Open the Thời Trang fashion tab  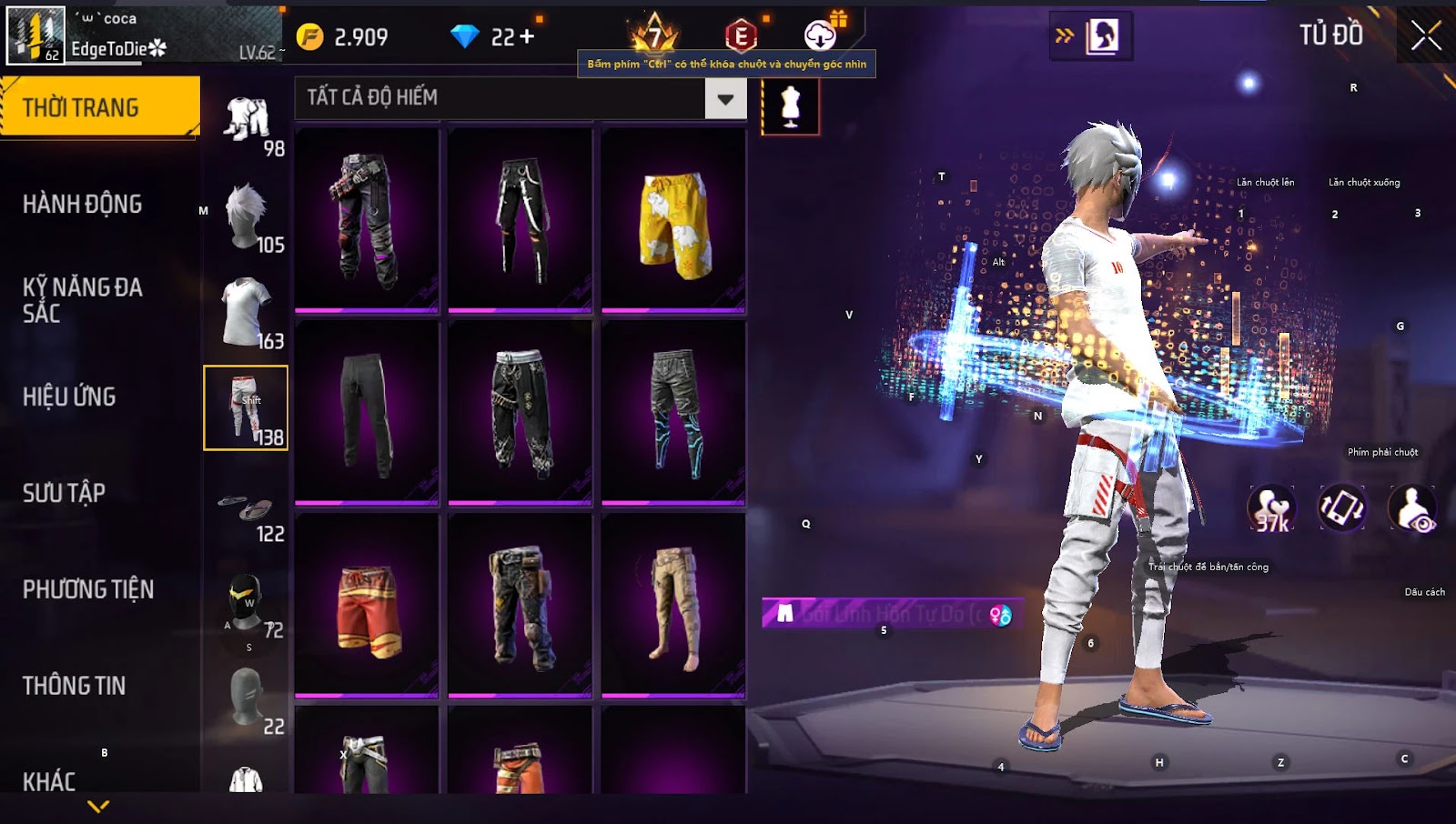[99, 107]
